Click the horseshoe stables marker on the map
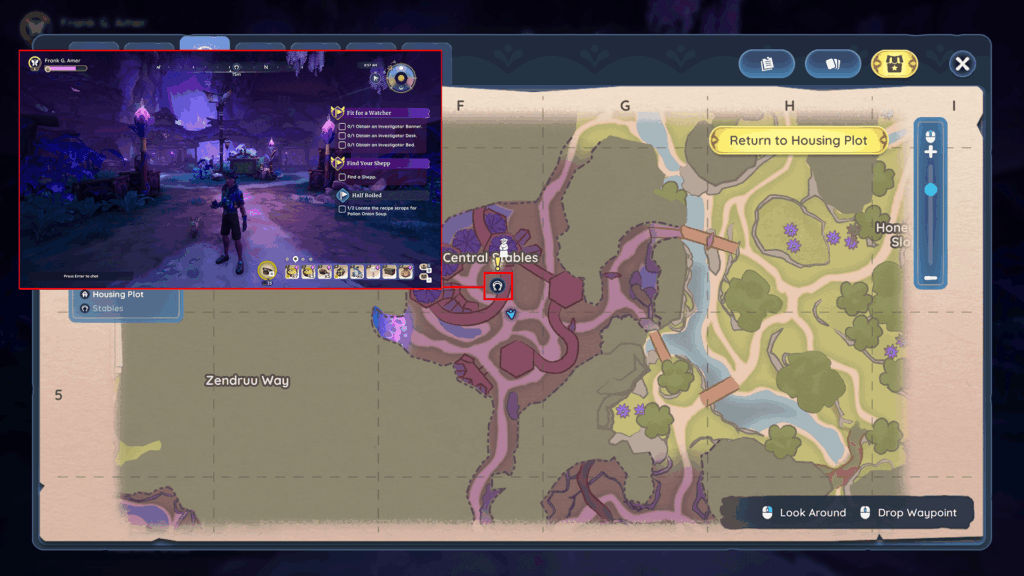1024x576 pixels. coord(497,287)
